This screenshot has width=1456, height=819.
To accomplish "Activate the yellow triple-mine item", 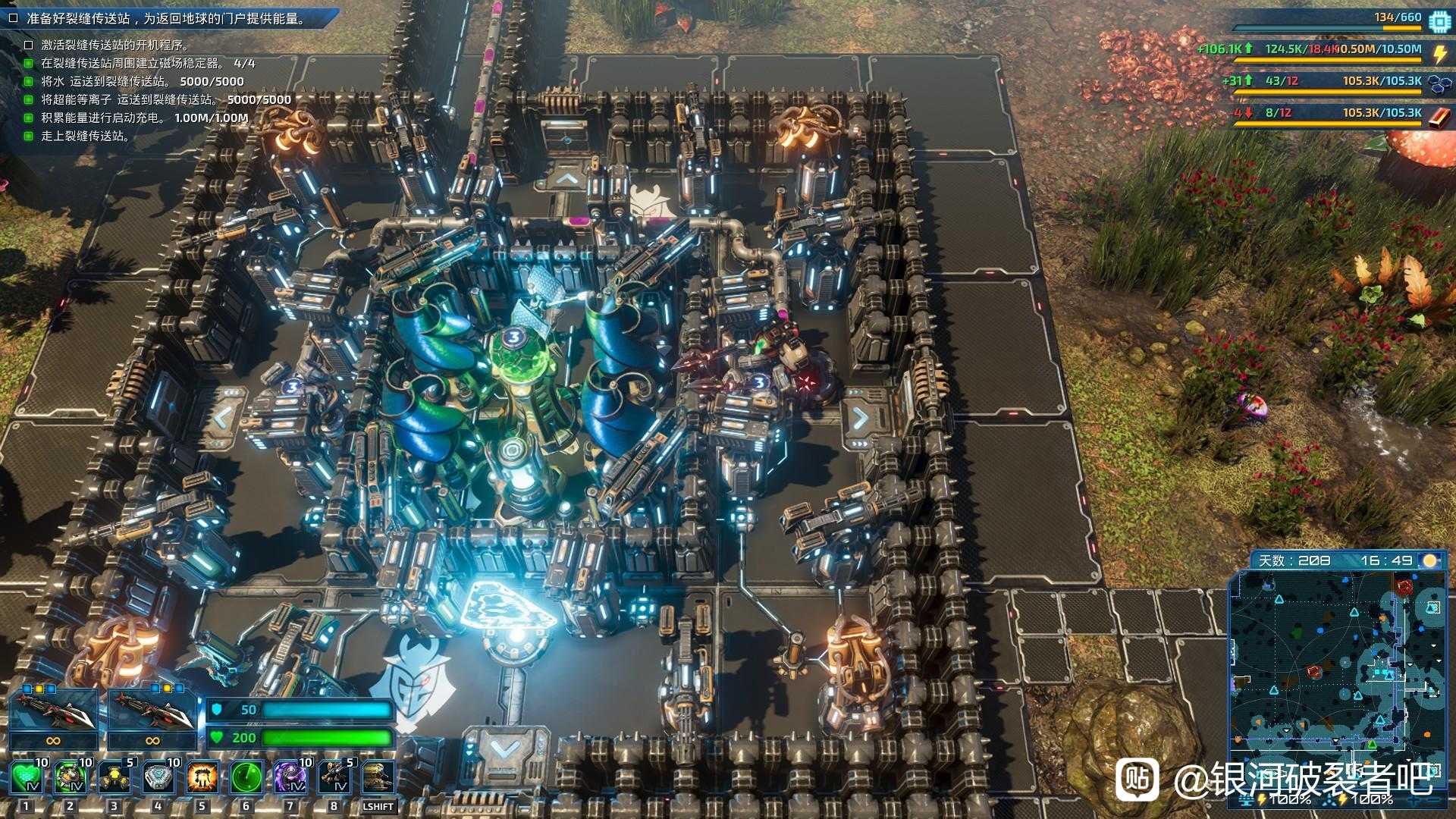I will (x=115, y=777).
